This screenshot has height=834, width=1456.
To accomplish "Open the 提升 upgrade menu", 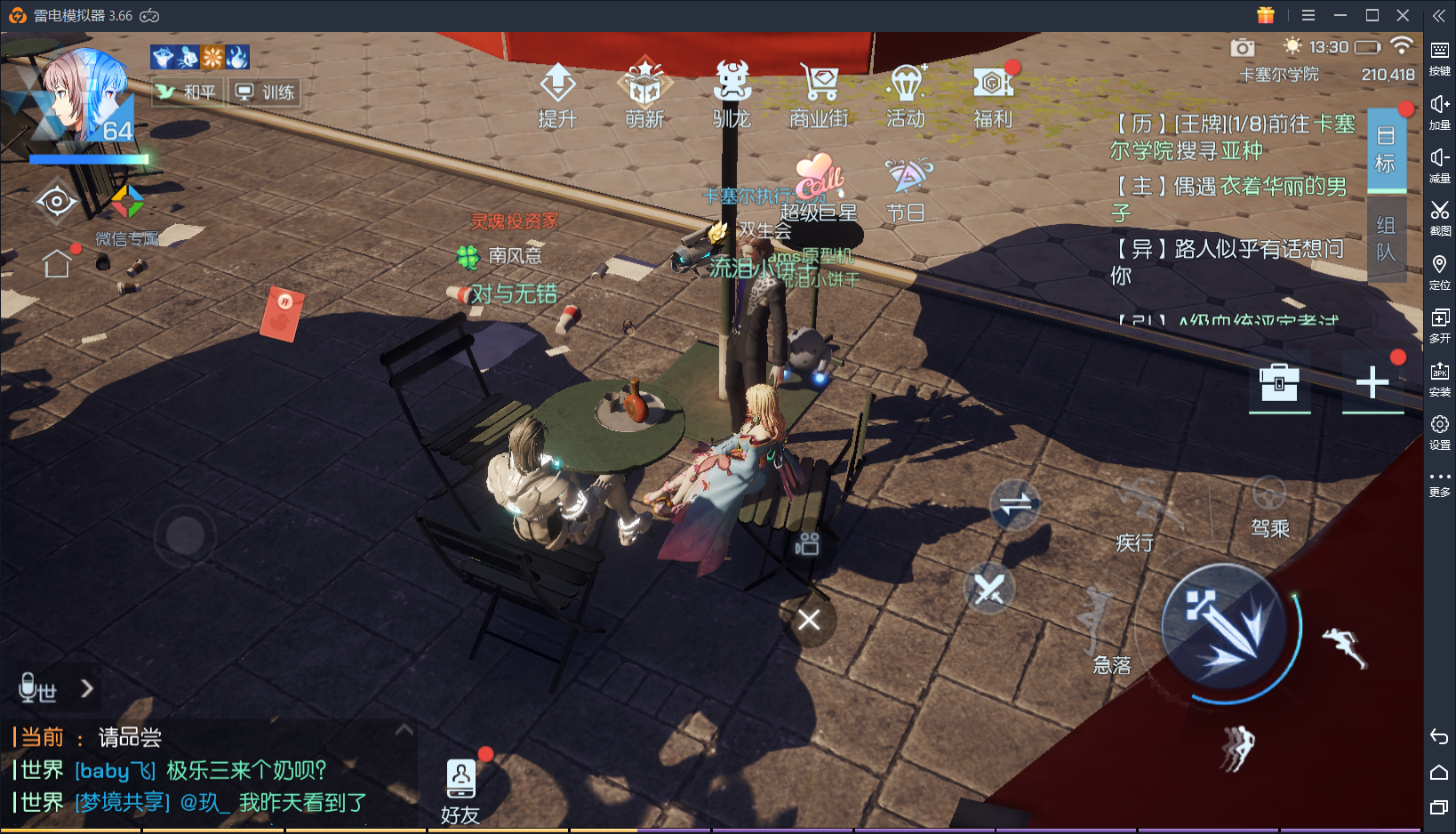I will [557, 94].
